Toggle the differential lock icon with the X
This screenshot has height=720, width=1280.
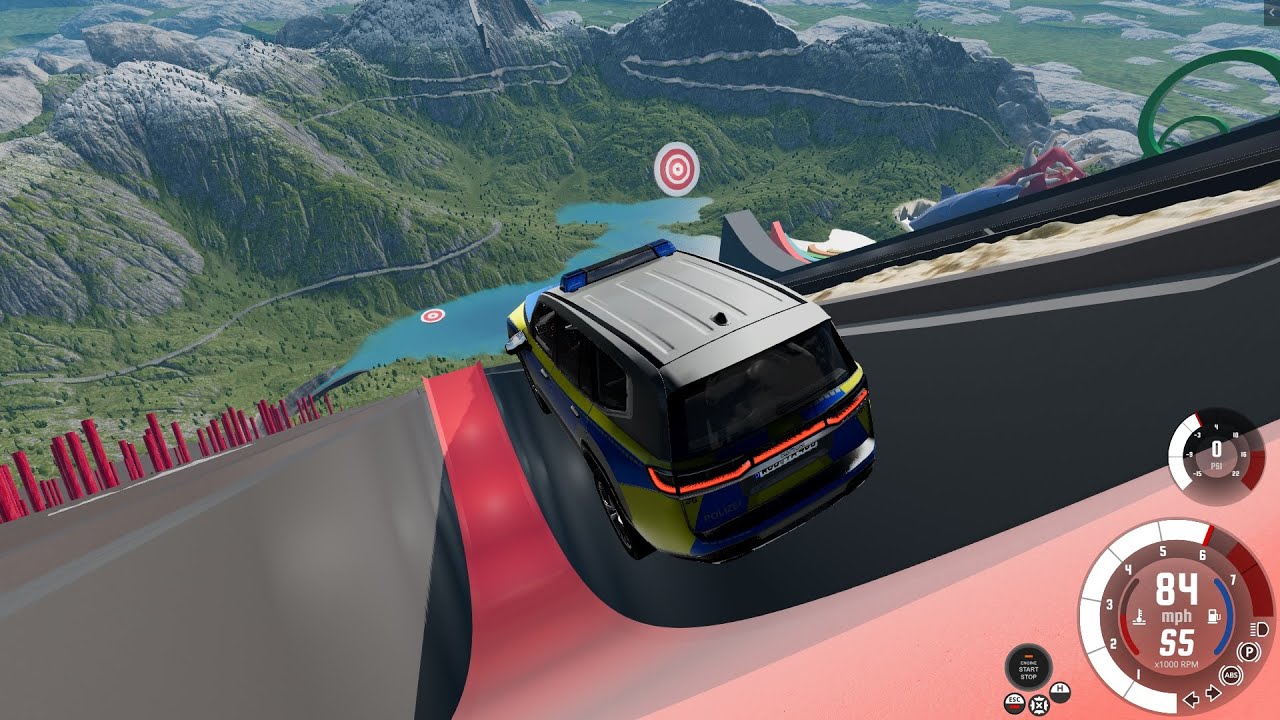1039,705
